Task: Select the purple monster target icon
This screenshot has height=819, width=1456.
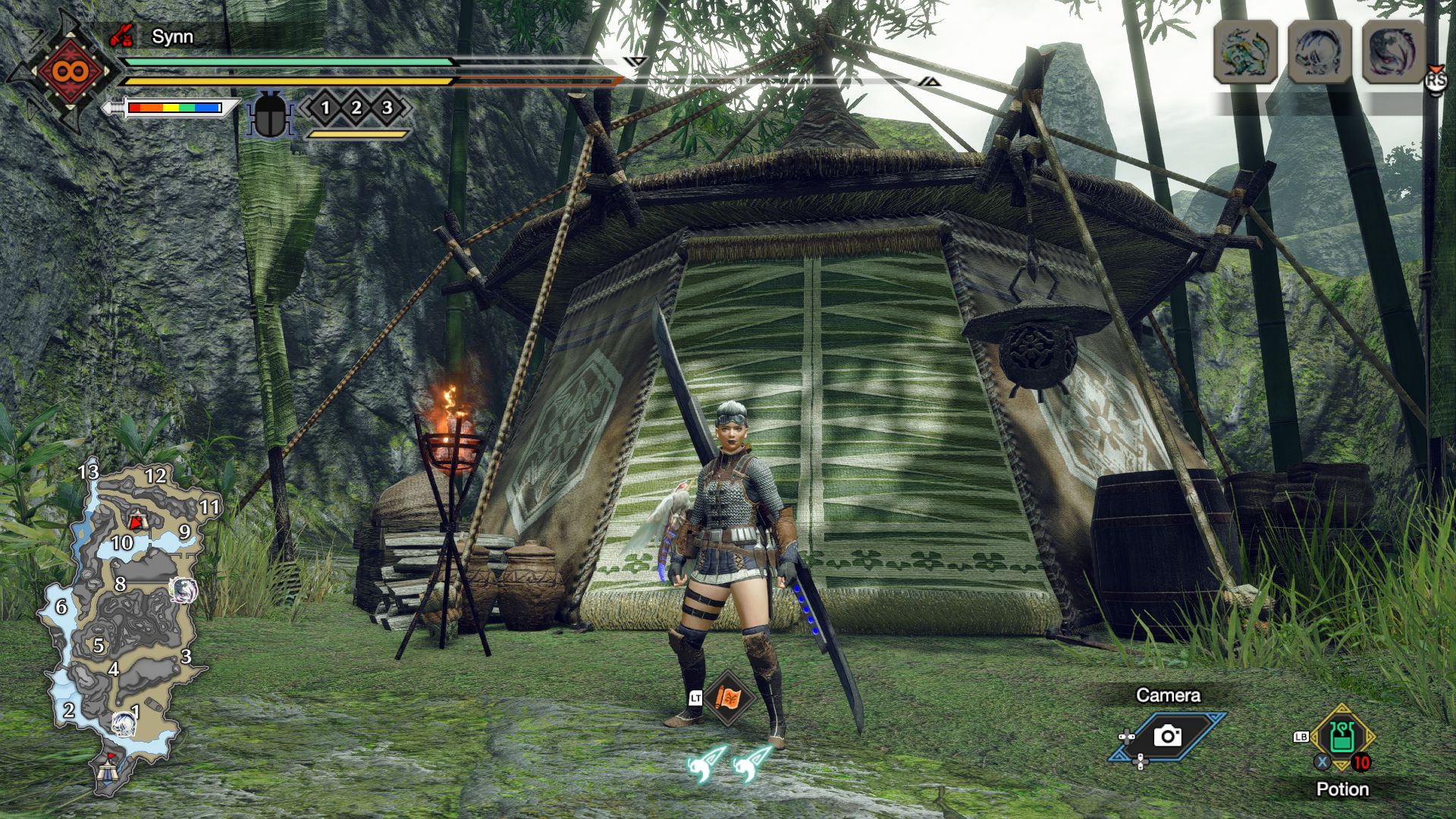Action: (1393, 52)
